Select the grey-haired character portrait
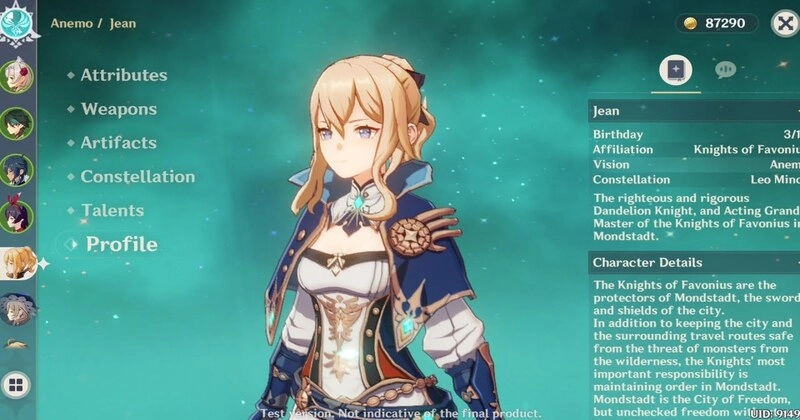Viewport: 800px width, 420px height. pos(17,307)
